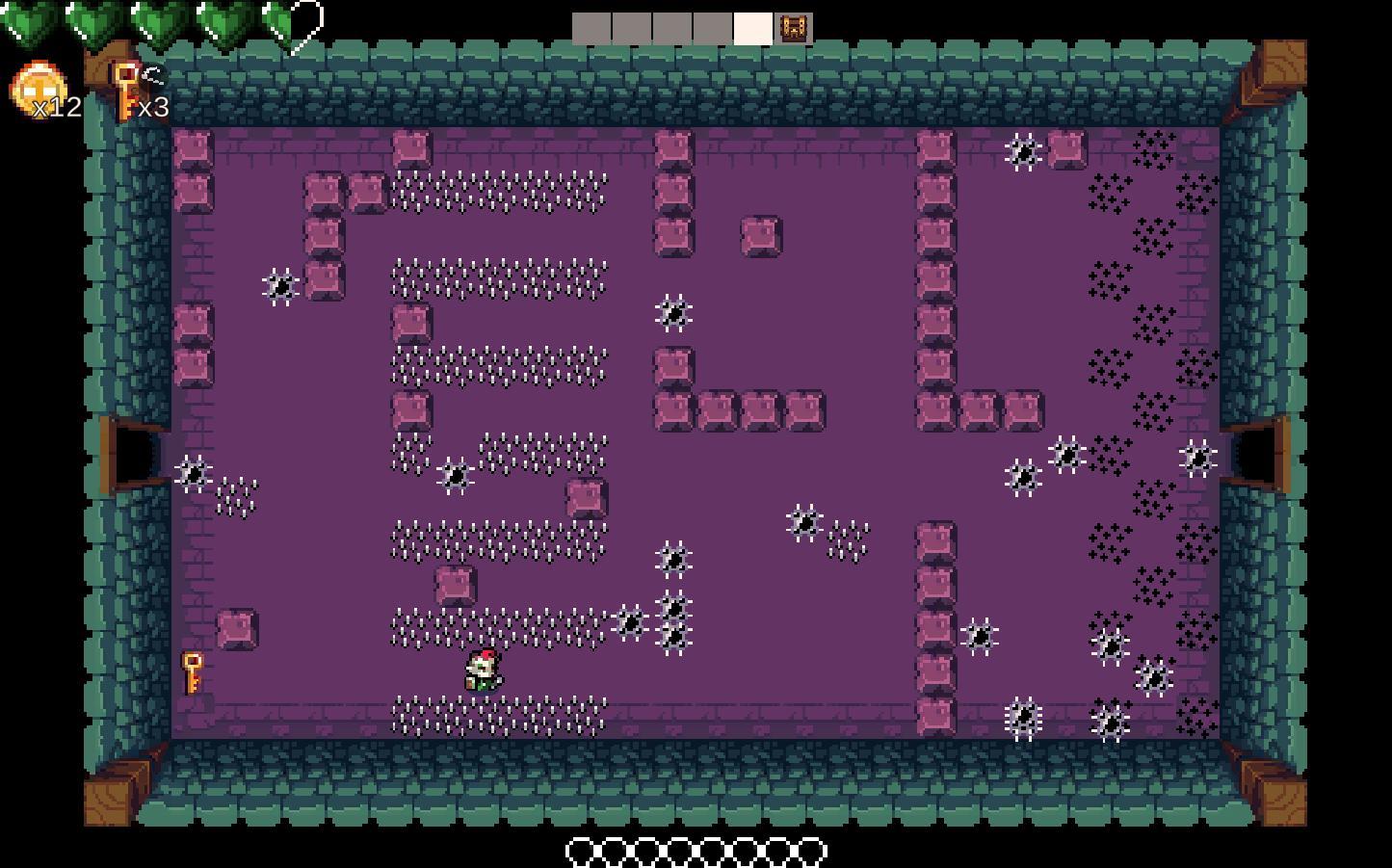Select the highlighted white hotbar slot

click(752, 28)
